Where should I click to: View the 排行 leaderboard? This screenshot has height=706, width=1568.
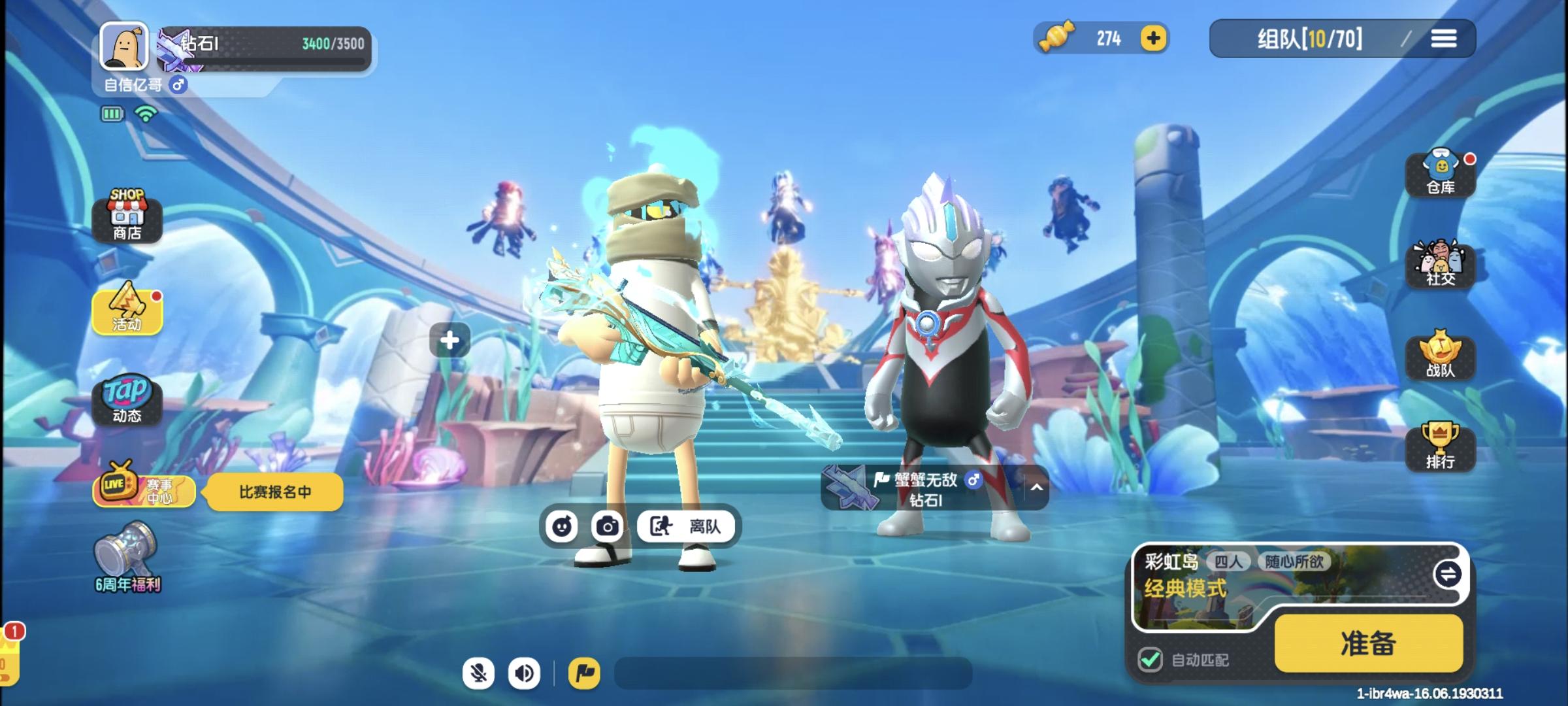(1440, 448)
